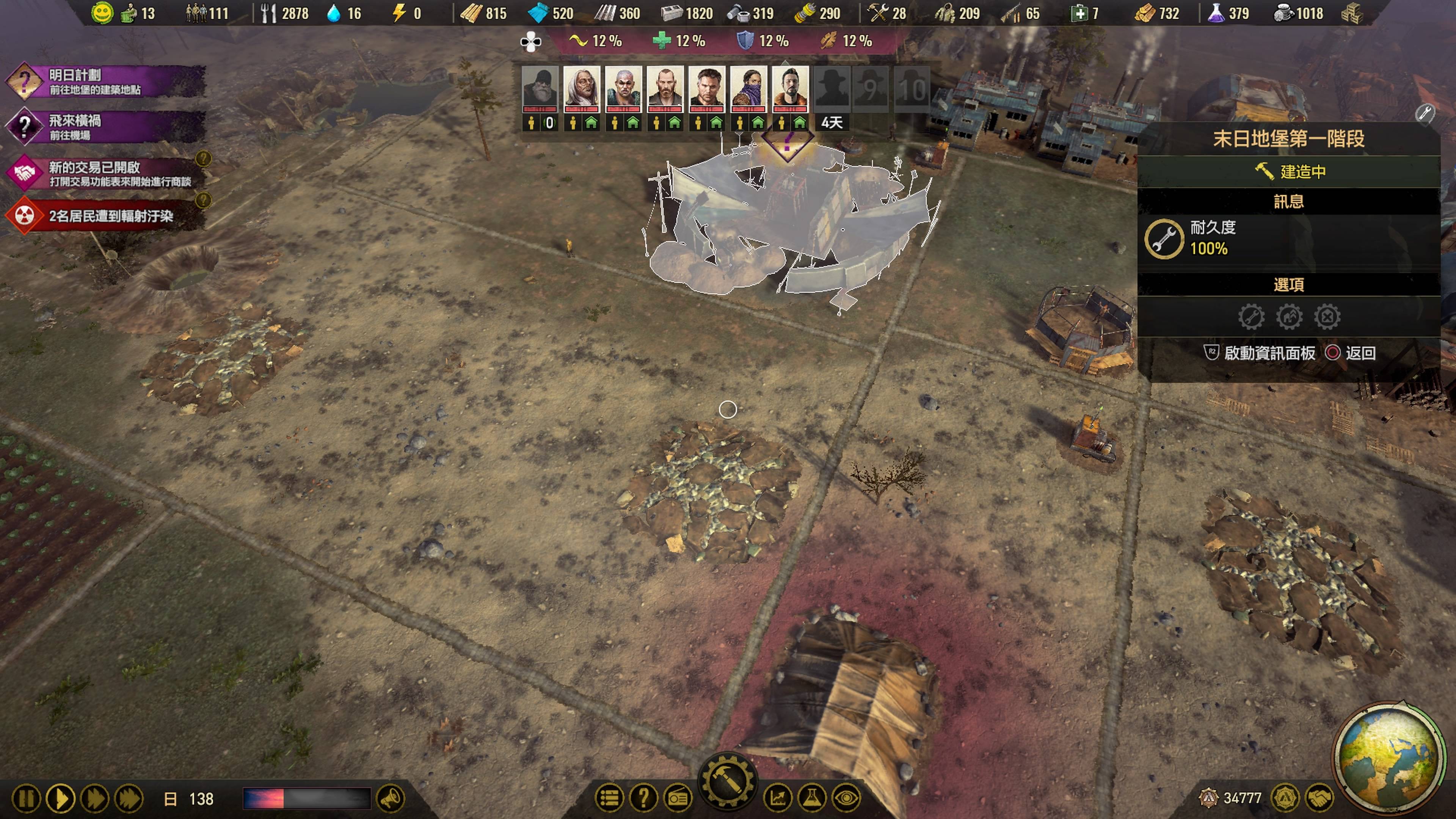
Task: Open the list overview menu icon
Action: click(609, 798)
